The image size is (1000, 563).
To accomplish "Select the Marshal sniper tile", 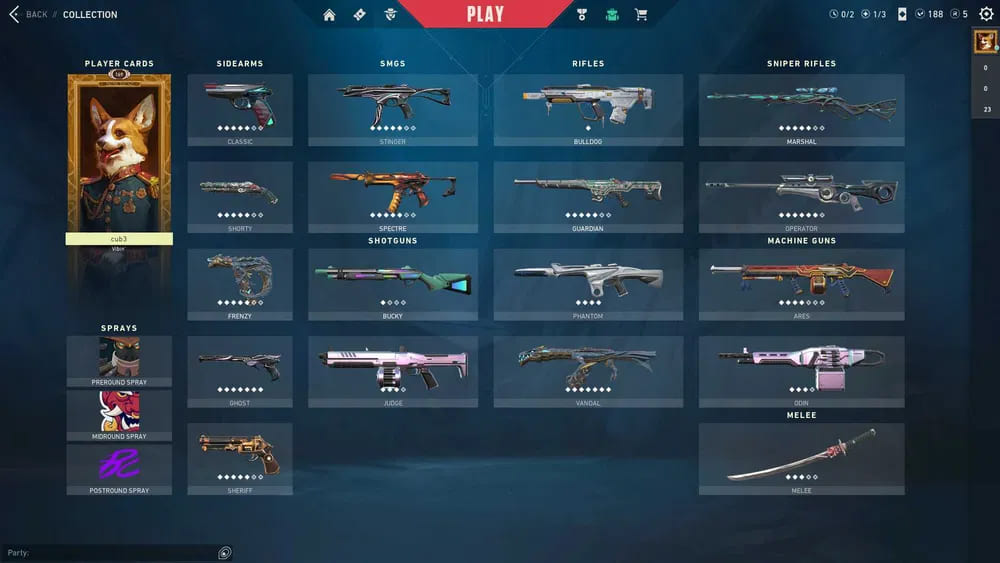I will pos(801,108).
